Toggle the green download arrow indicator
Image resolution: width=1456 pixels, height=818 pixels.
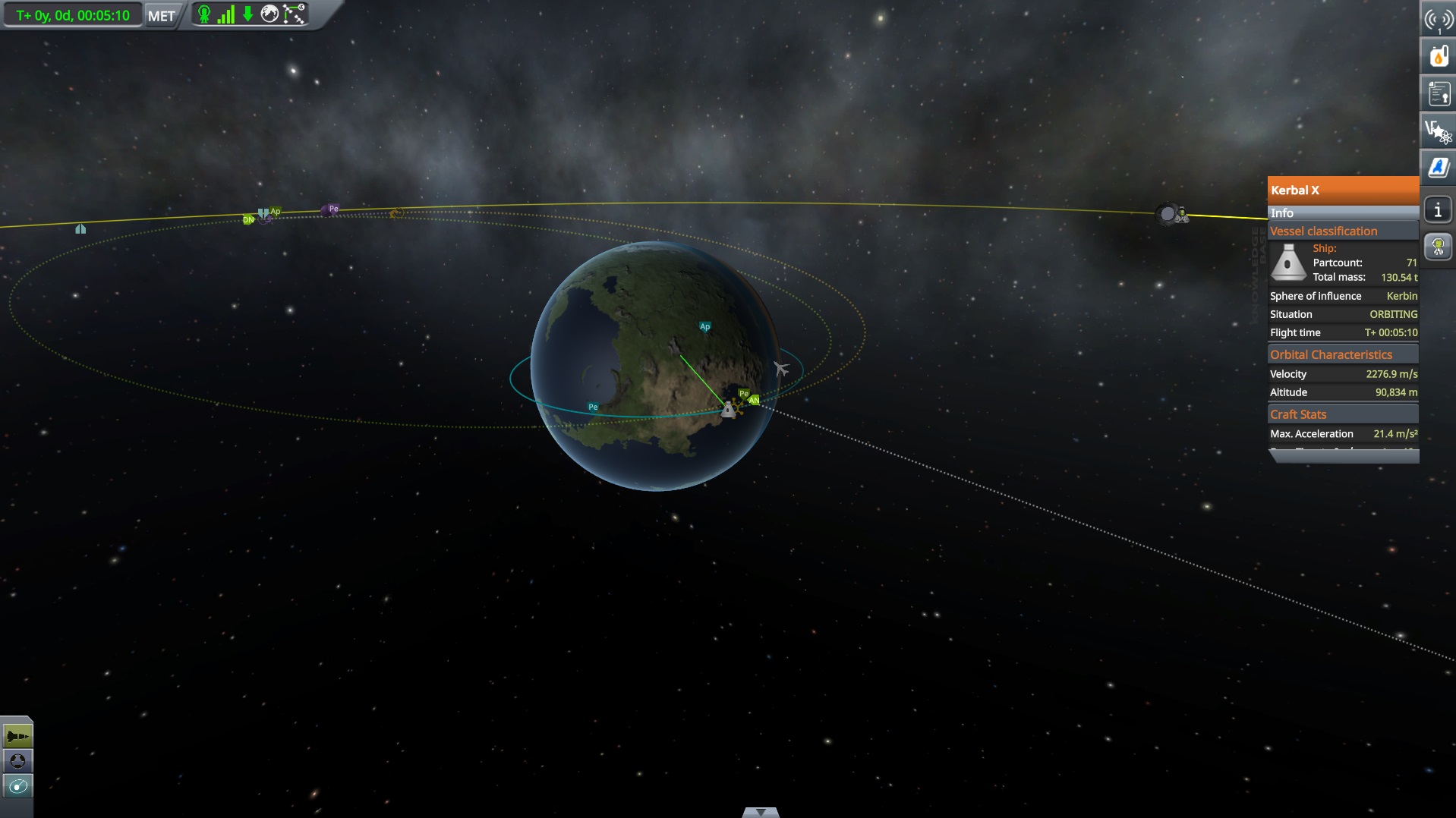[247, 14]
